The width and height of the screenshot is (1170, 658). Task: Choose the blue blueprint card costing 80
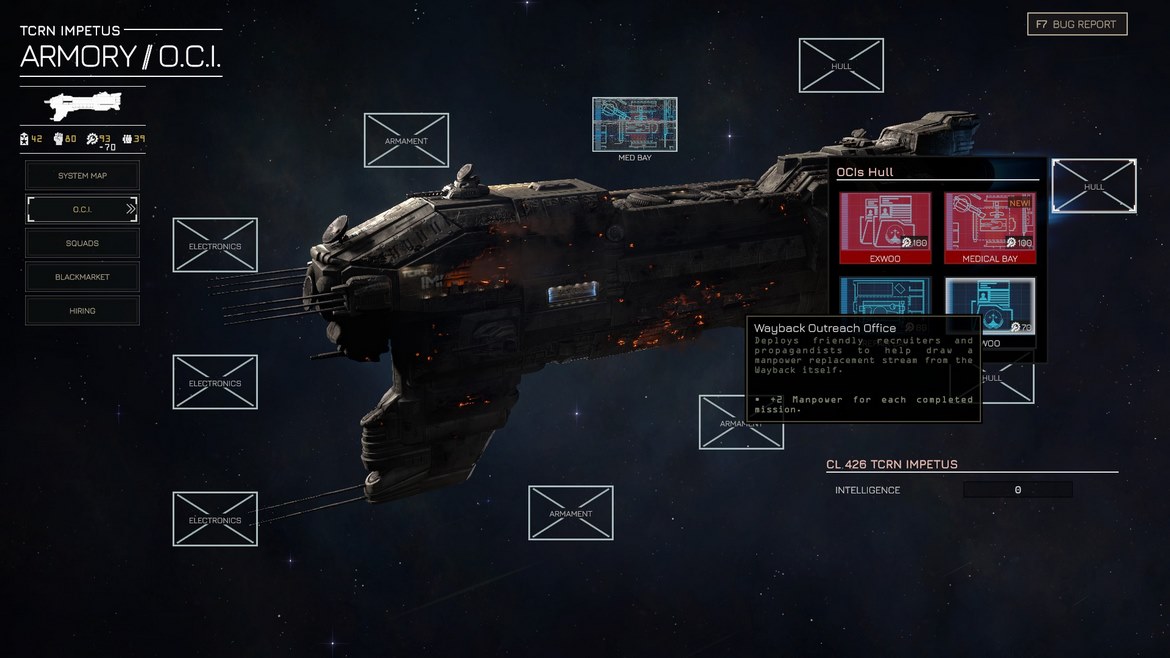[885, 297]
